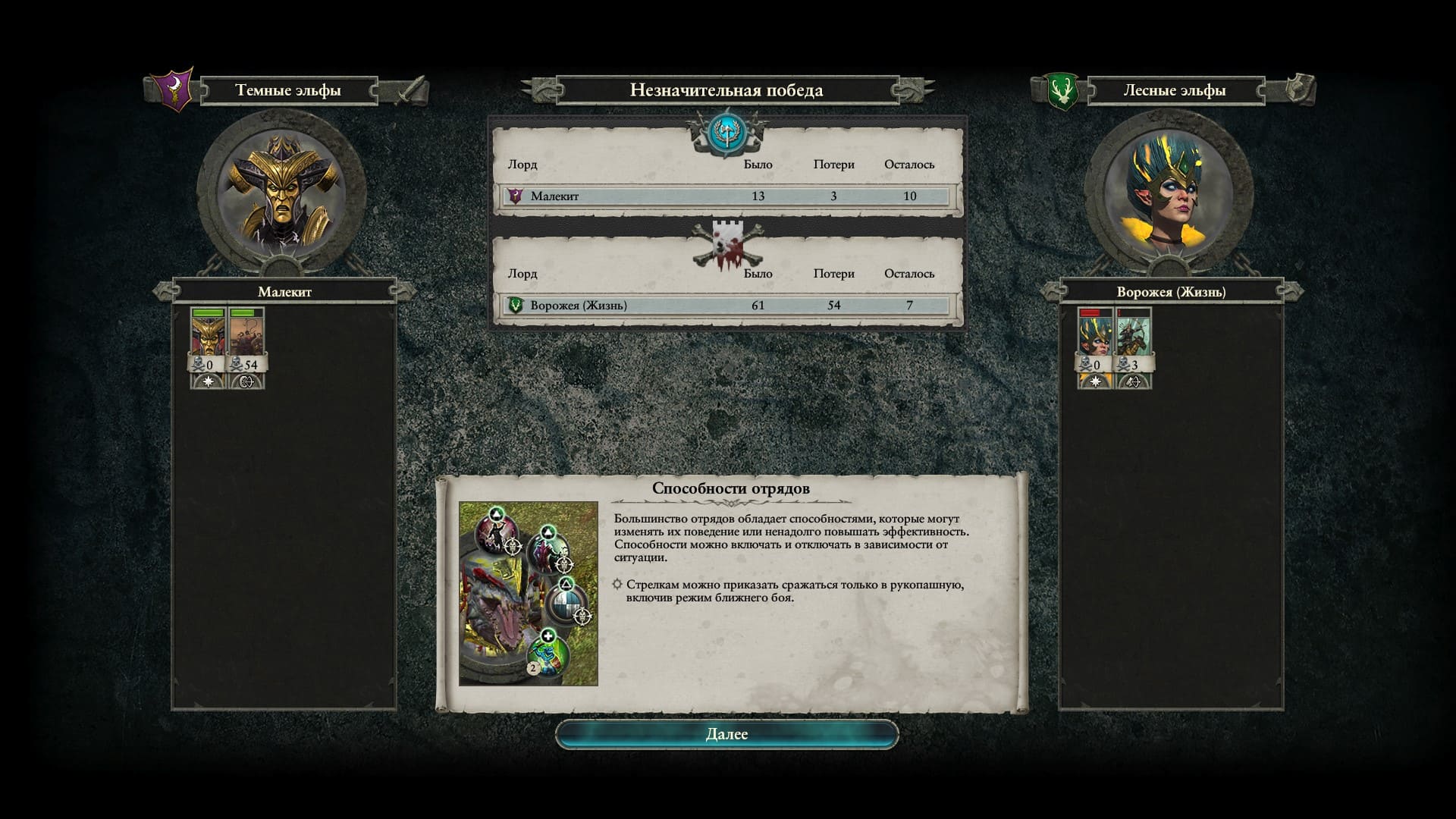This screenshot has width=1456, height=819.
Task: Continue with the Далее button
Action: (x=726, y=734)
